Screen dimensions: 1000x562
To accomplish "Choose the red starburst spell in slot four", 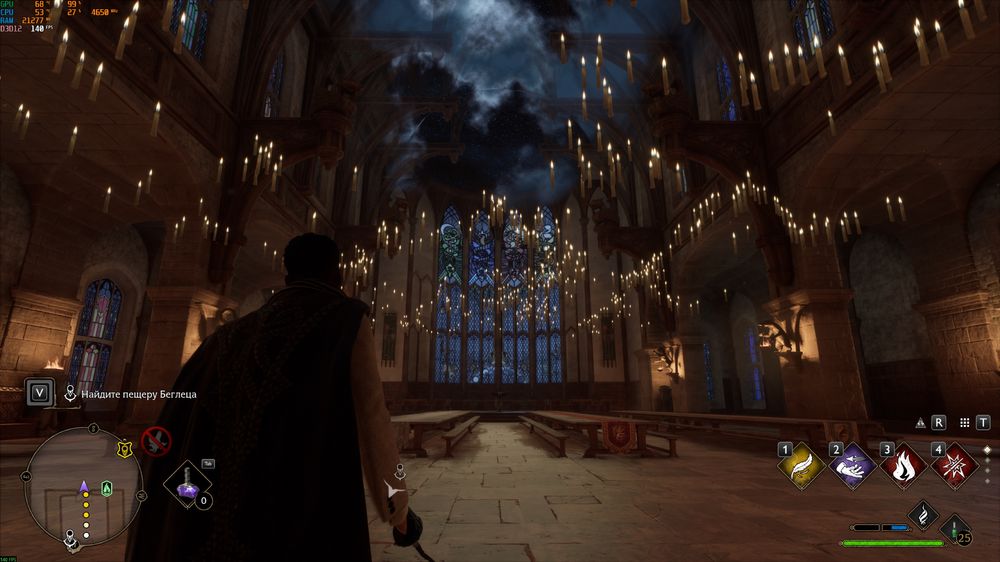I will pos(953,465).
